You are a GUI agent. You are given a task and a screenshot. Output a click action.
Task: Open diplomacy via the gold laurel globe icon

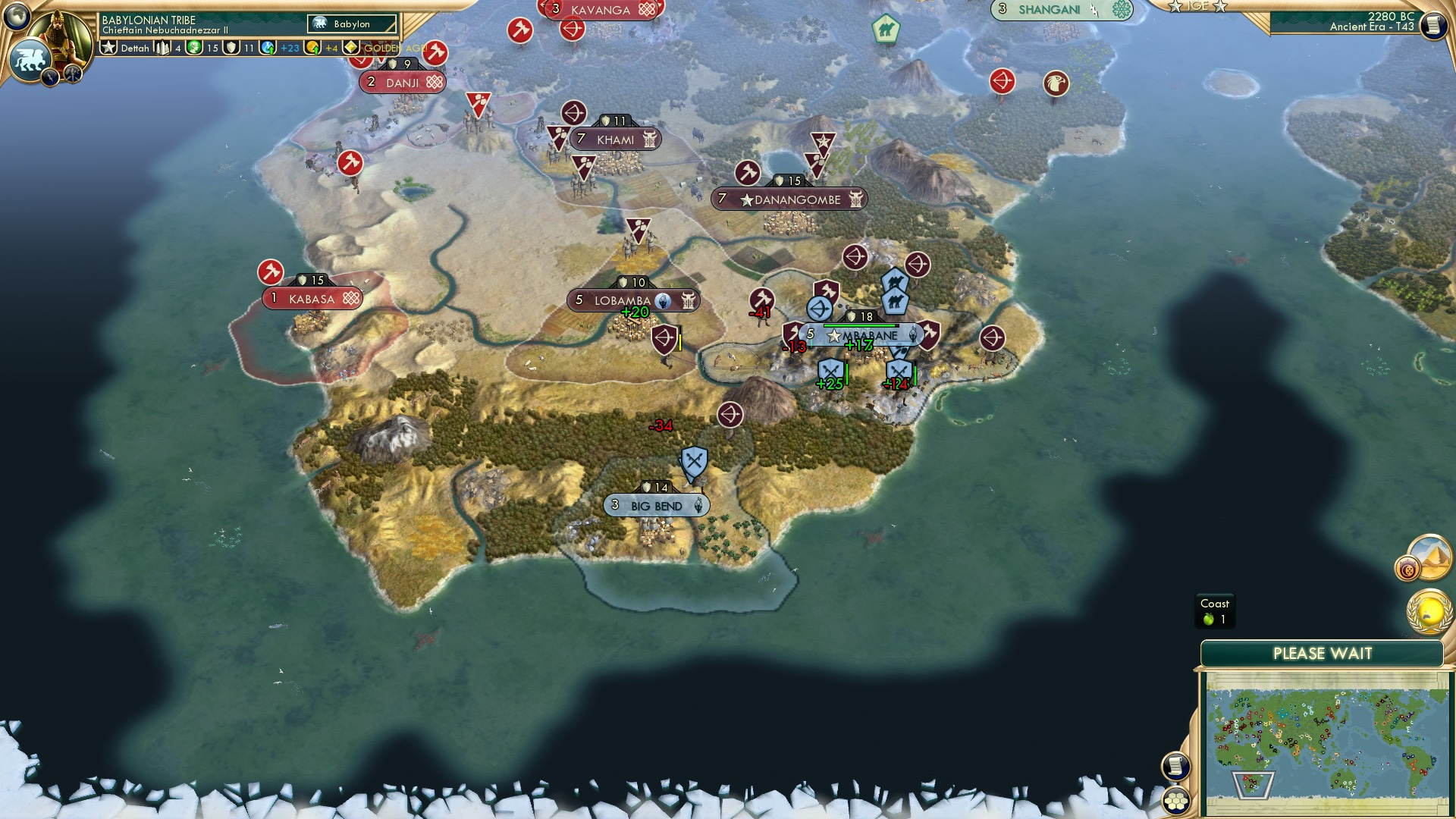pyautogui.click(x=1429, y=611)
